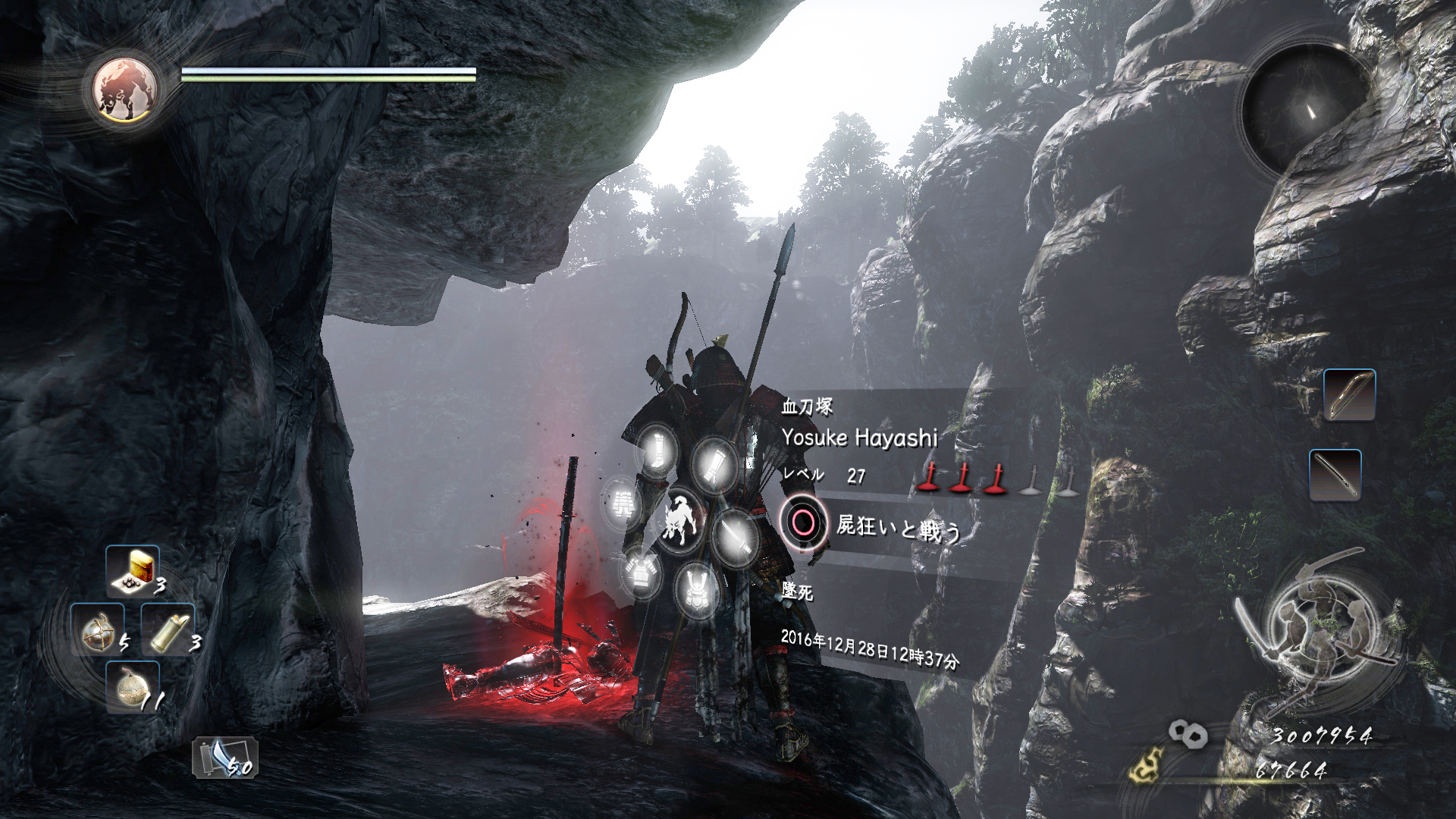Viewport: 1456px width, 819px height.
Task: Inspect the revenant's leg guard pants icon
Action: 623,504
